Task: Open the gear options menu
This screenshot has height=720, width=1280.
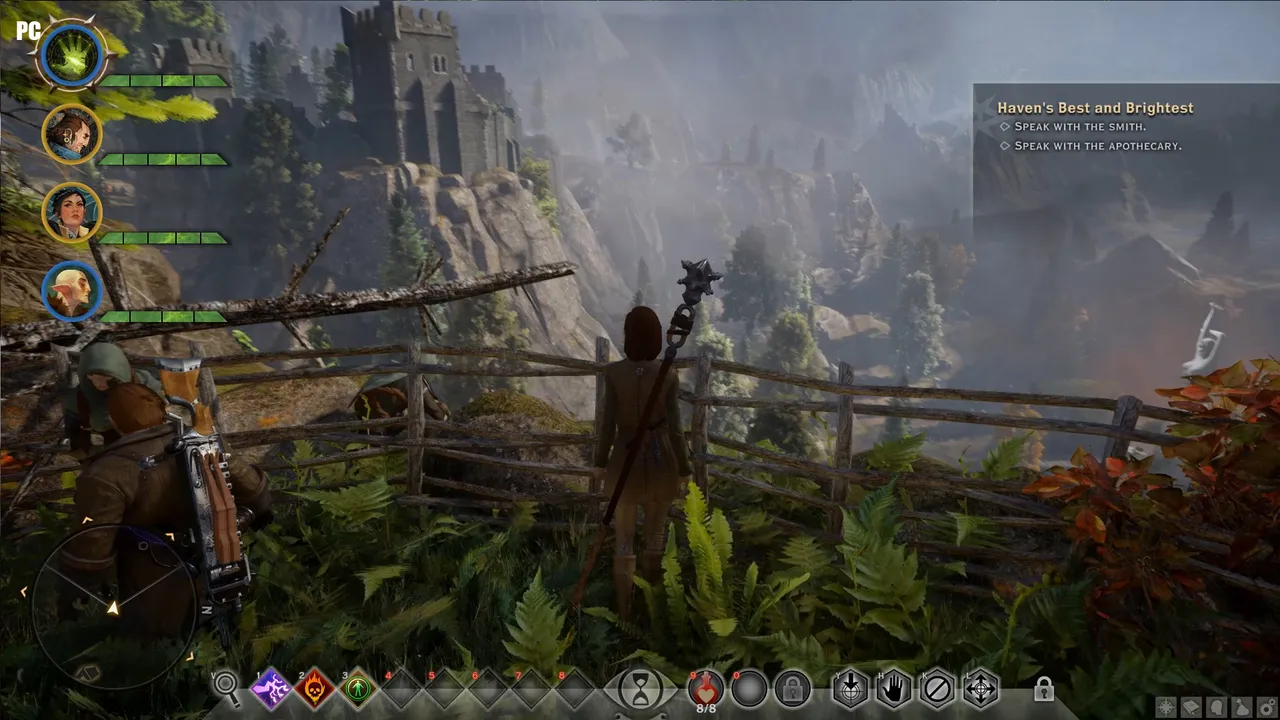Action: click(1267, 708)
